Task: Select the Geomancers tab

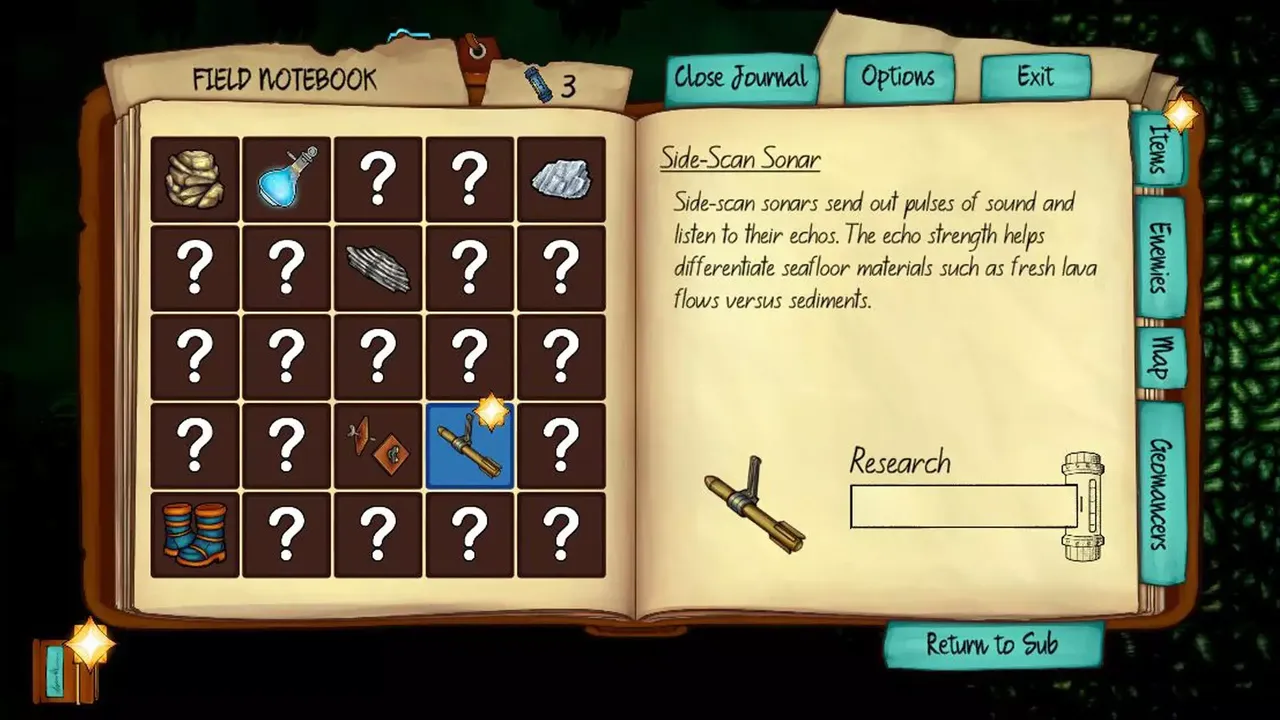Action: click(x=1160, y=493)
